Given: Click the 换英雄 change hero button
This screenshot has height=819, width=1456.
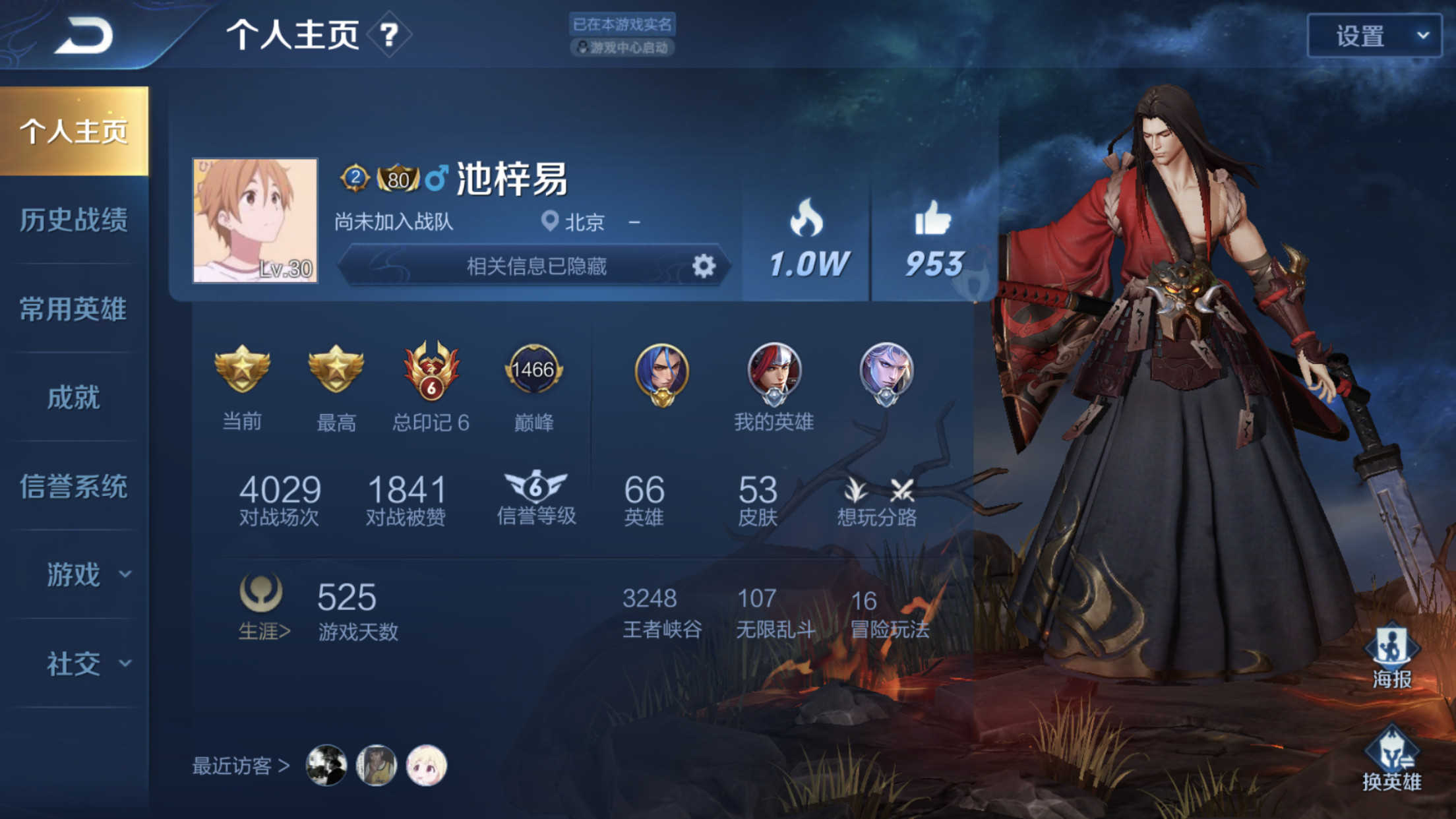Looking at the screenshot, I should (1391, 760).
